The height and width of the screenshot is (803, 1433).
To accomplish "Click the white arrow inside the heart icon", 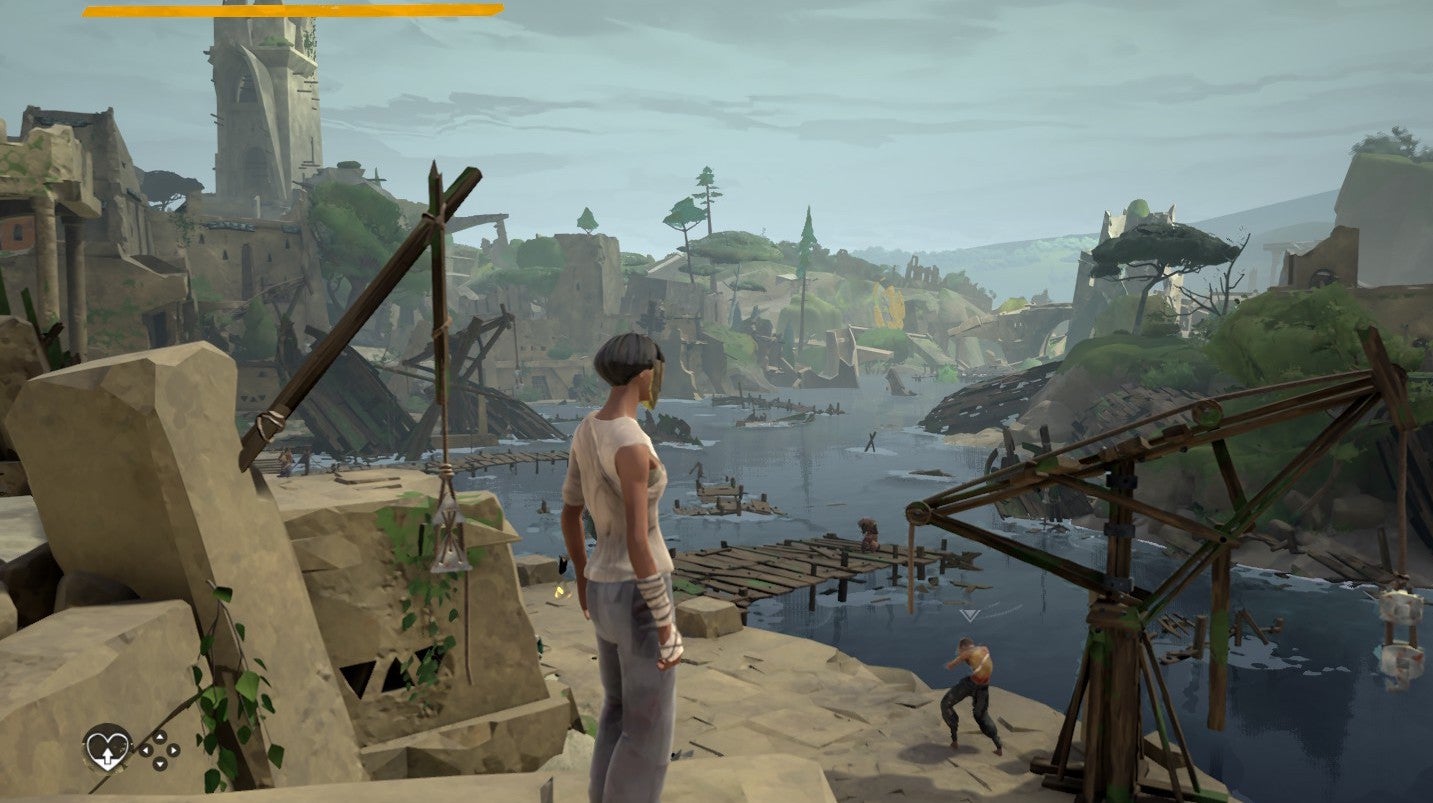I will tap(108, 756).
